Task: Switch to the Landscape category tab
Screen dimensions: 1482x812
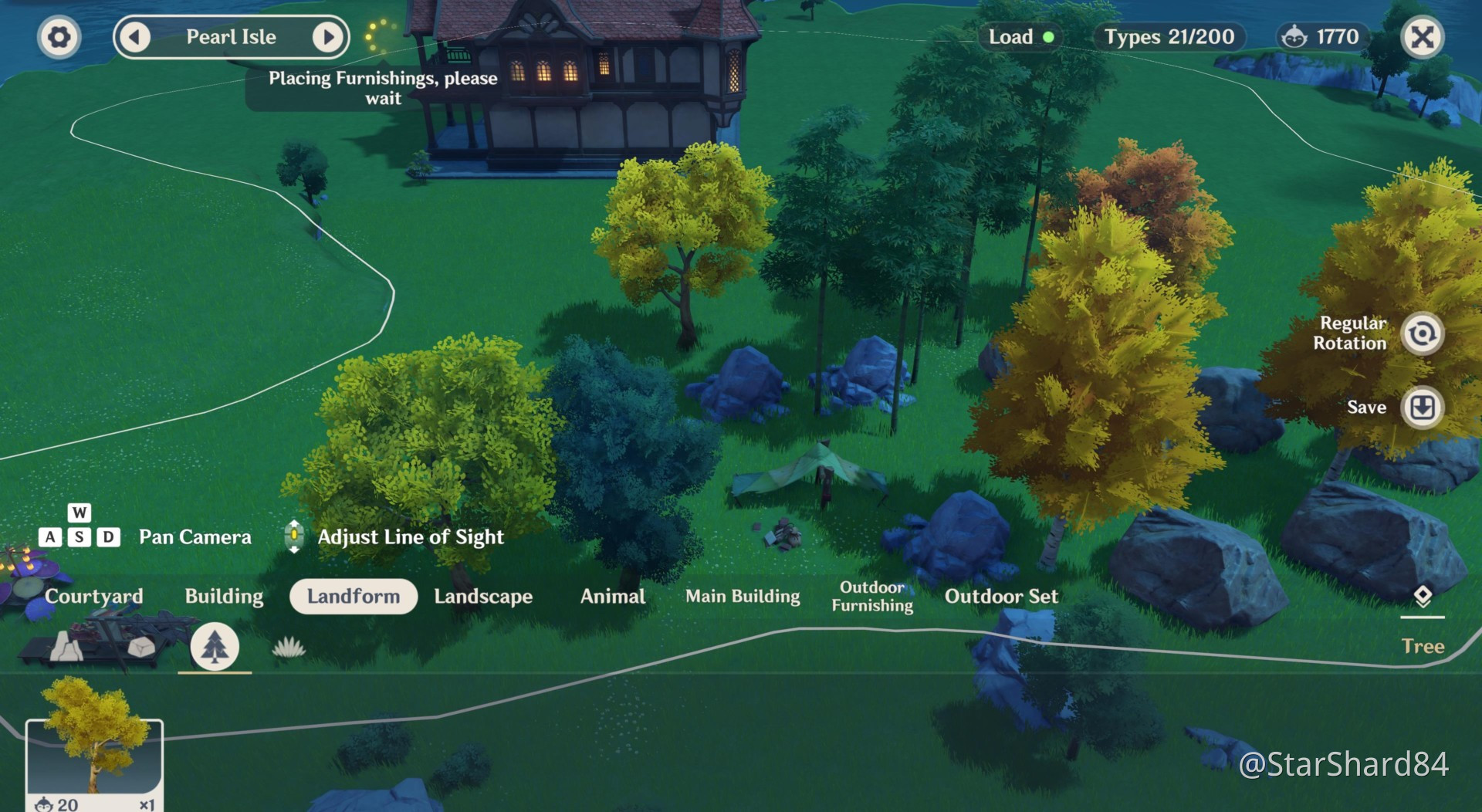Action: pyautogui.click(x=483, y=597)
